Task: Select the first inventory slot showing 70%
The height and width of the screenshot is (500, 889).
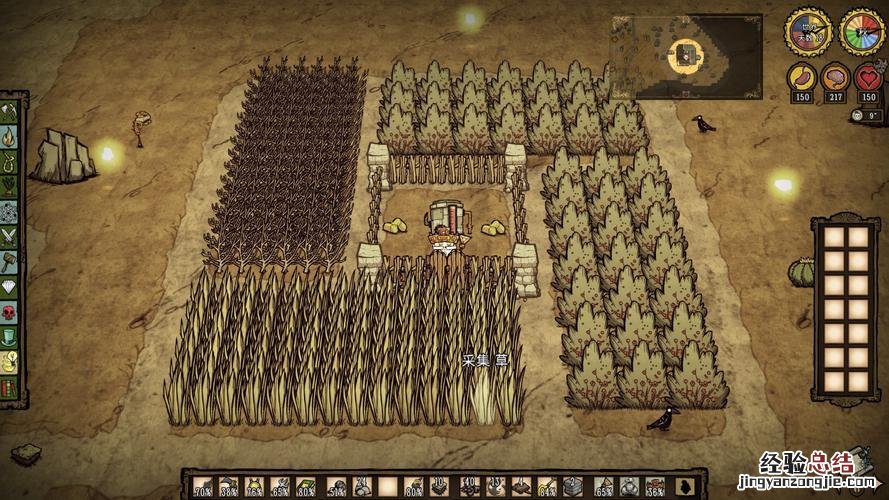Action: pos(203,487)
